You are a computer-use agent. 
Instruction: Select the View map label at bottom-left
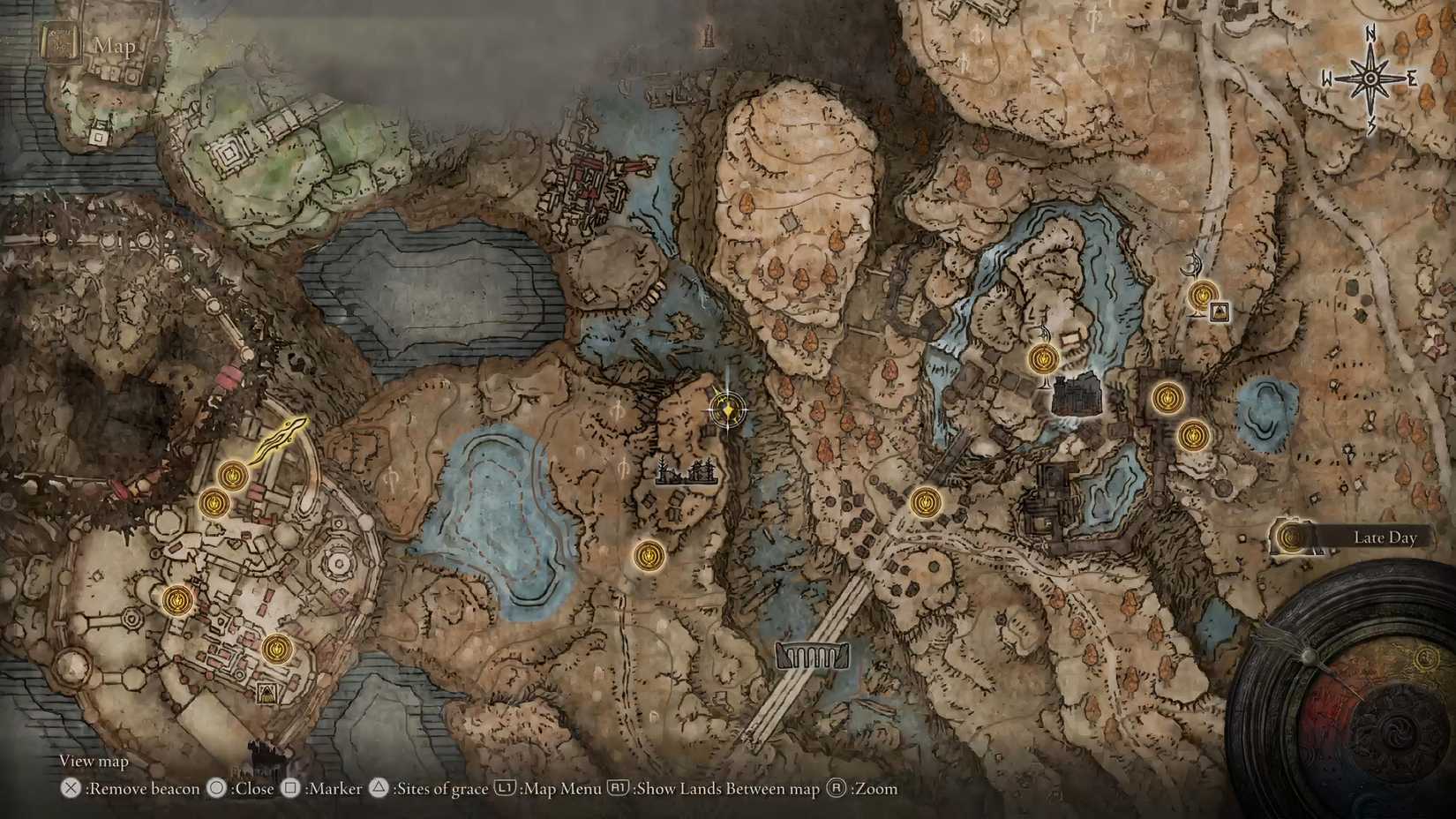click(x=93, y=760)
